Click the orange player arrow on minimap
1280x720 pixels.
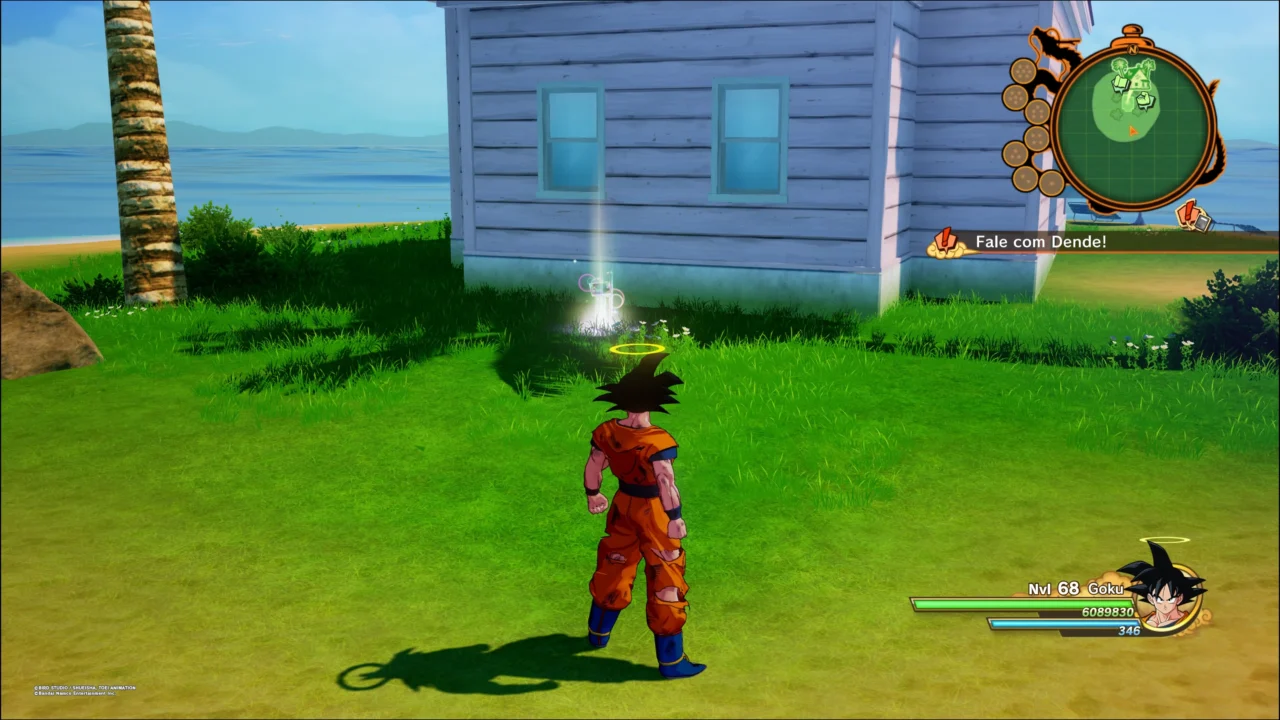click(1132, 130)
